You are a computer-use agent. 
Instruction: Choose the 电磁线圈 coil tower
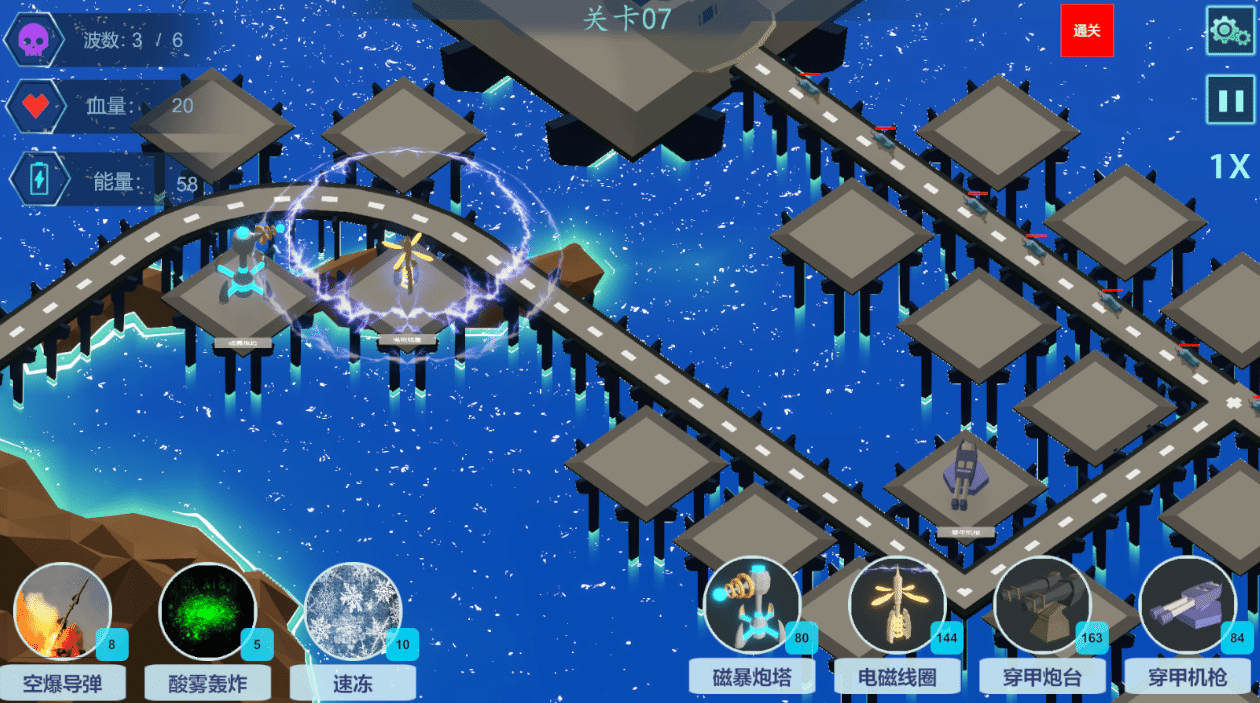(897, 605)
